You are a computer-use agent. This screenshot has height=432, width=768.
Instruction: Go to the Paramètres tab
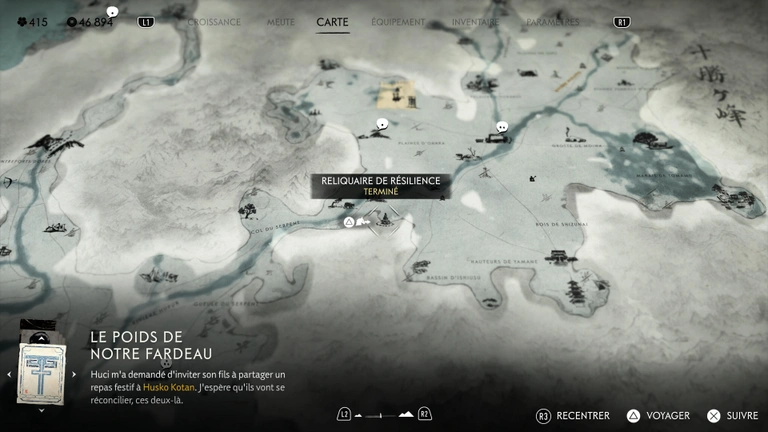(x=554, y=21)
